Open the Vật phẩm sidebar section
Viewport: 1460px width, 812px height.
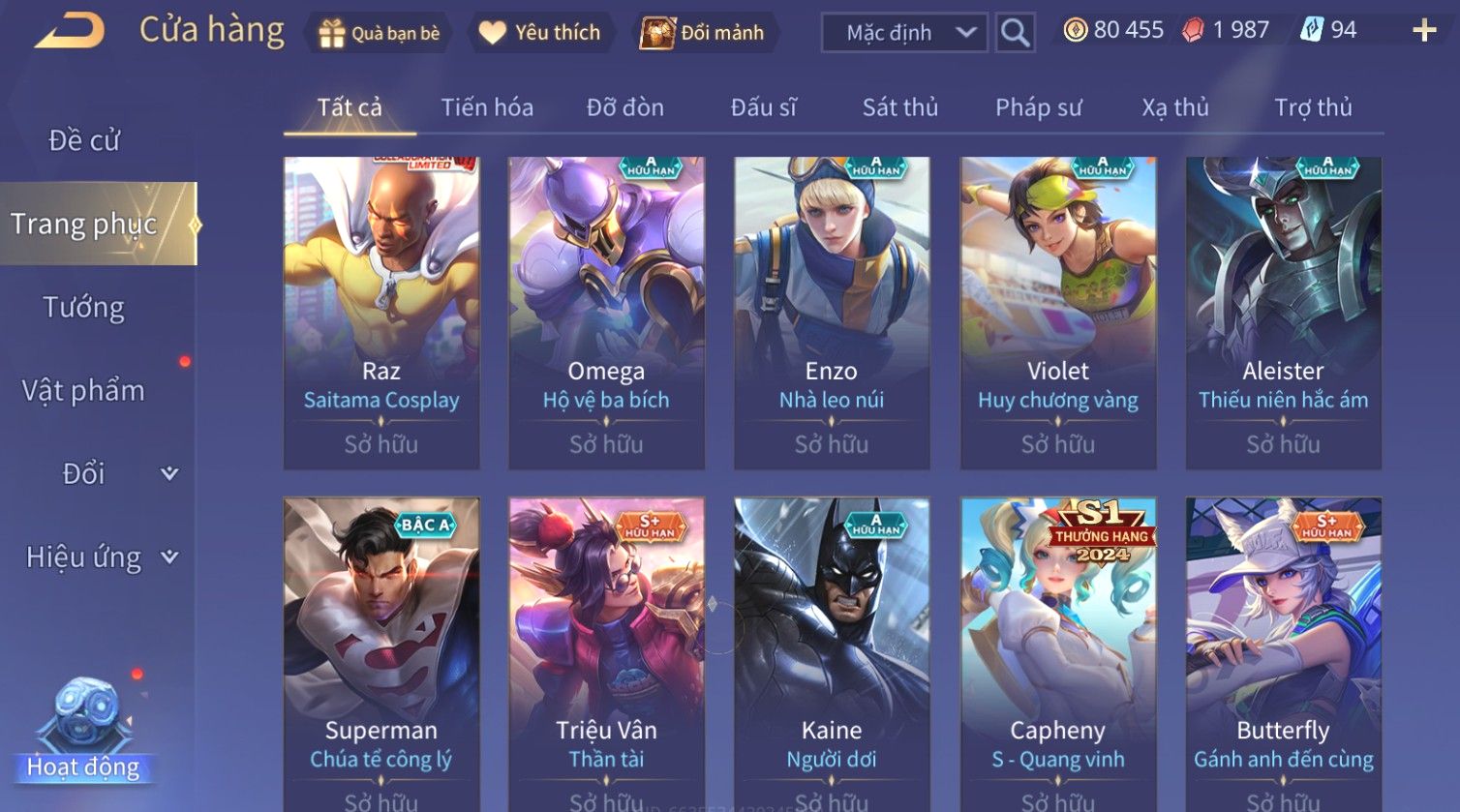[x=84, y=391]
